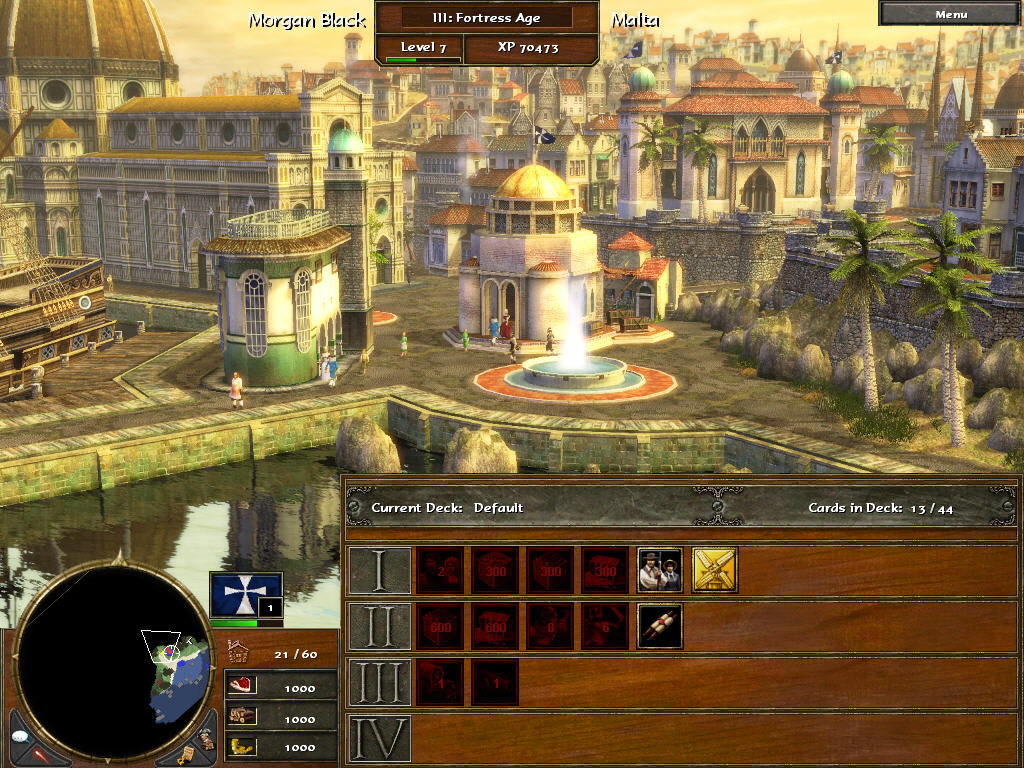Image resolution: width=1024 pixels, height=768 pixels.
Task: Open chat via the speech bubble icon
Action: point(22,736)
